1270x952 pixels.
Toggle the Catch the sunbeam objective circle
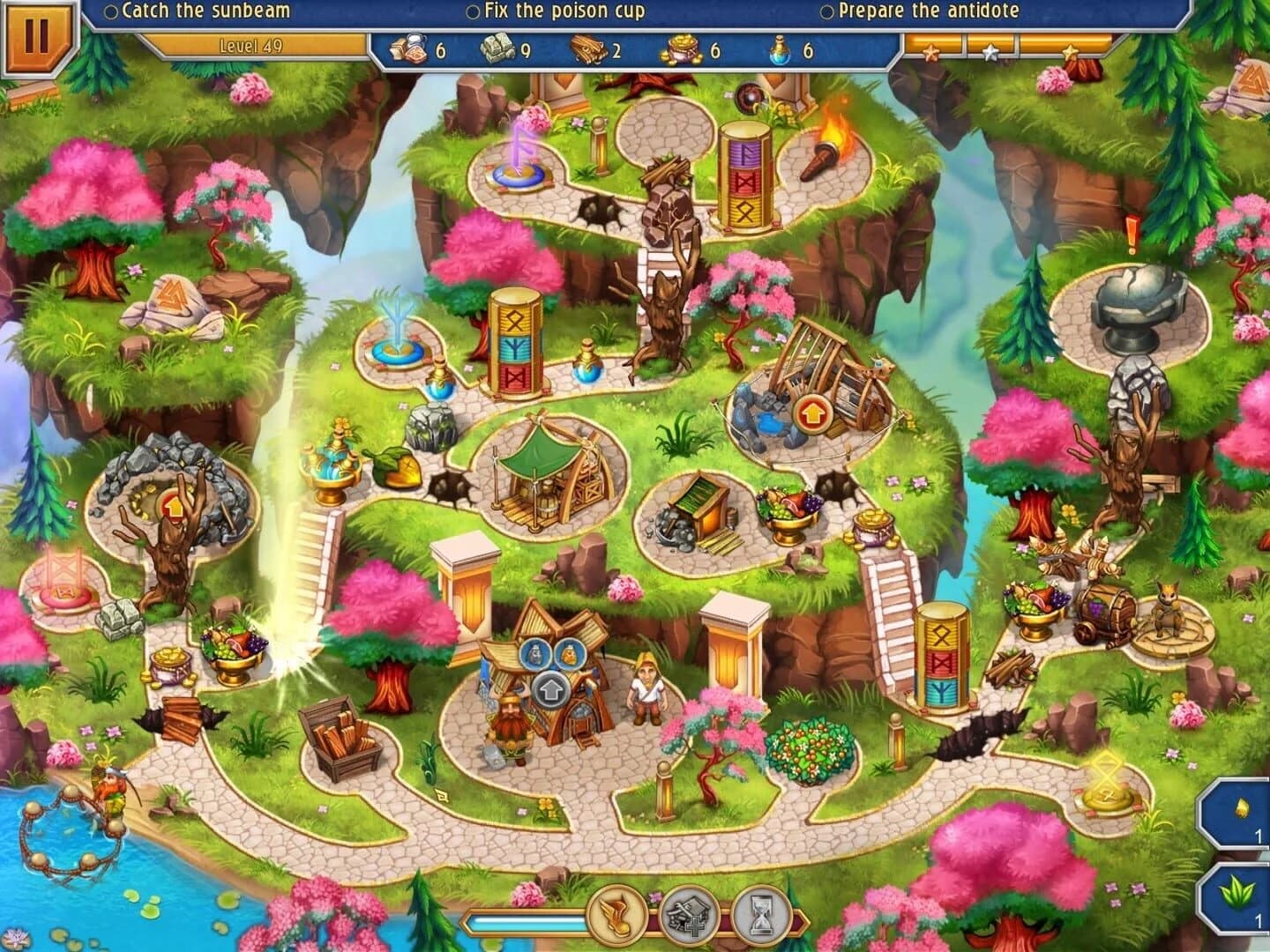pyautogui.click(x=114, y=11)
